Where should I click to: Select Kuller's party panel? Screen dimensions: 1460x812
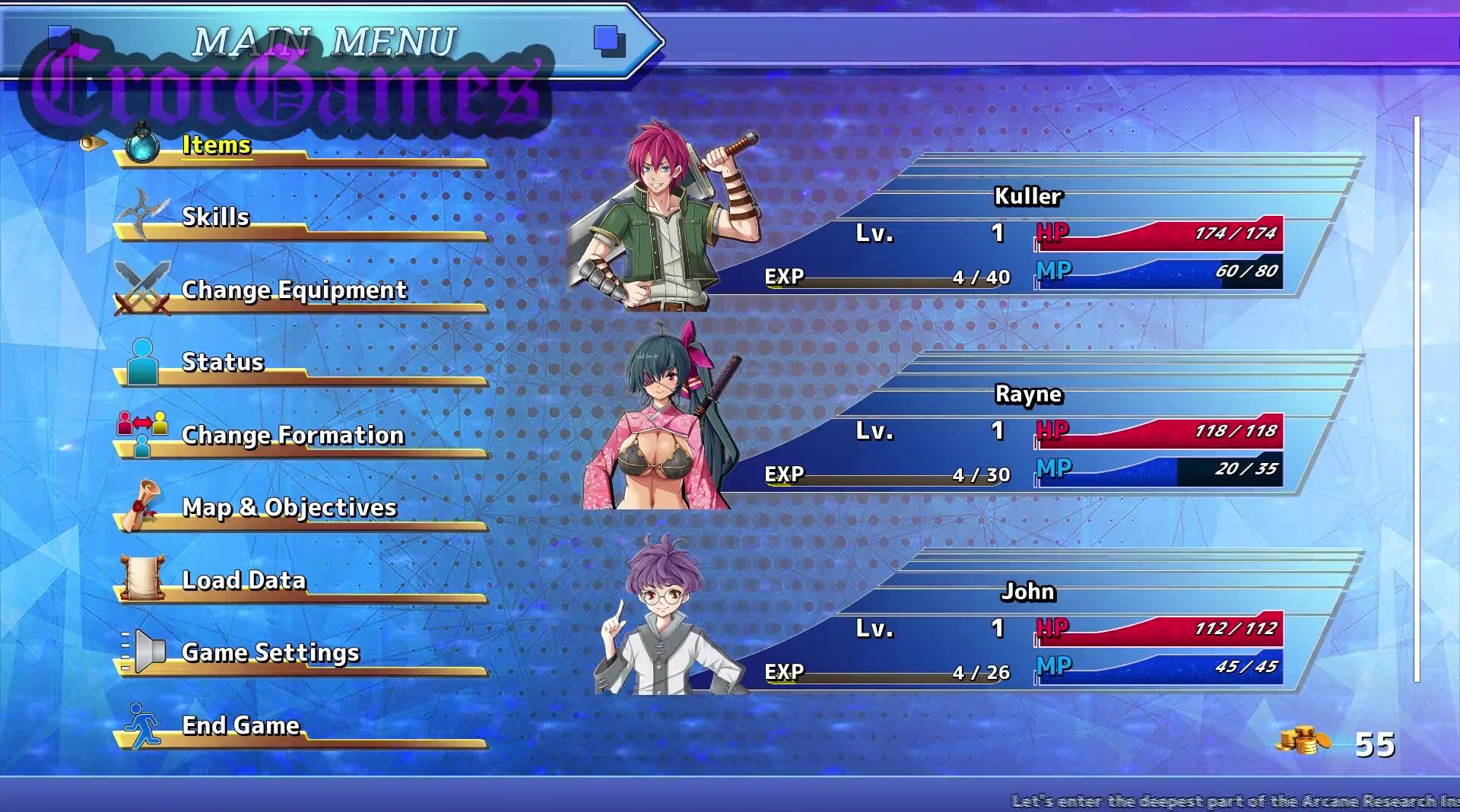click(1027, 236)
